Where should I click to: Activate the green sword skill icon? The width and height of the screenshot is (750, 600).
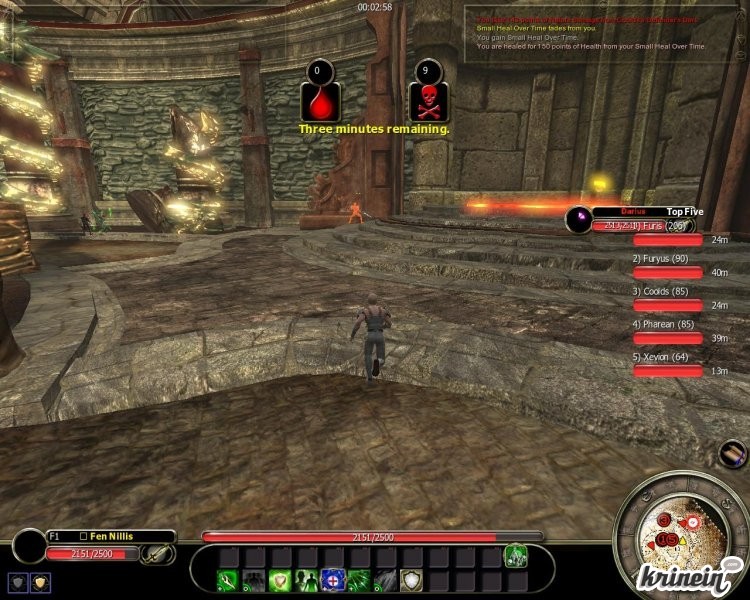(x=229, y=580)
